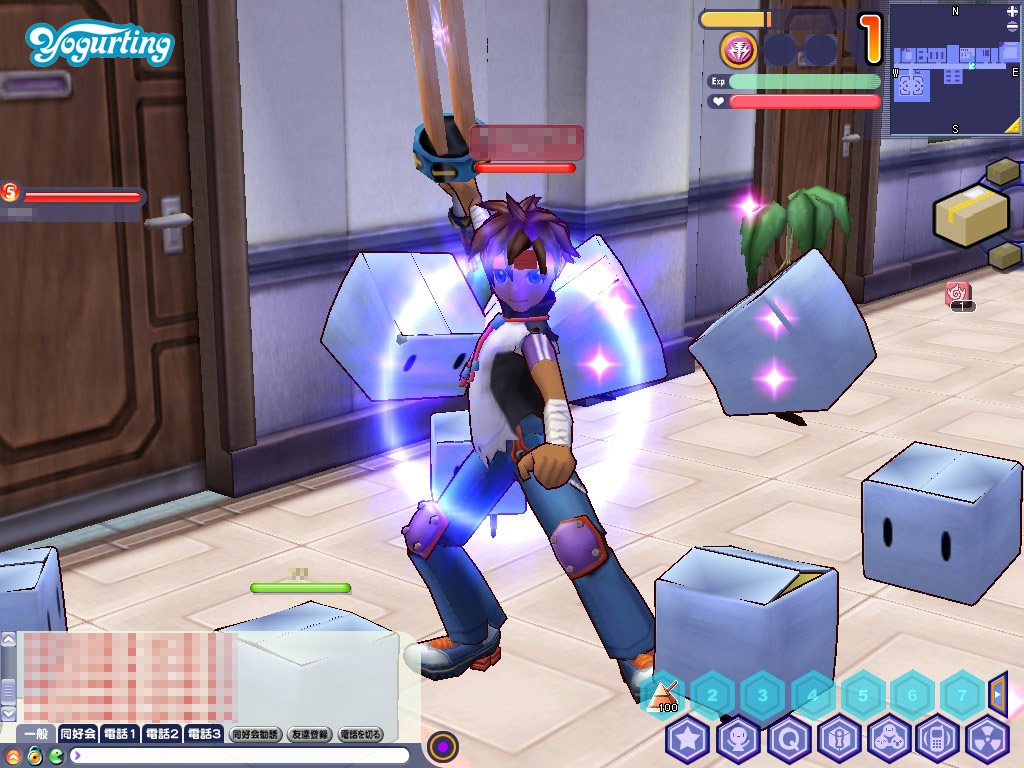The image size is (1024, 768).
Task: Zoom out the minimap with minus button
Action: 1012,27
